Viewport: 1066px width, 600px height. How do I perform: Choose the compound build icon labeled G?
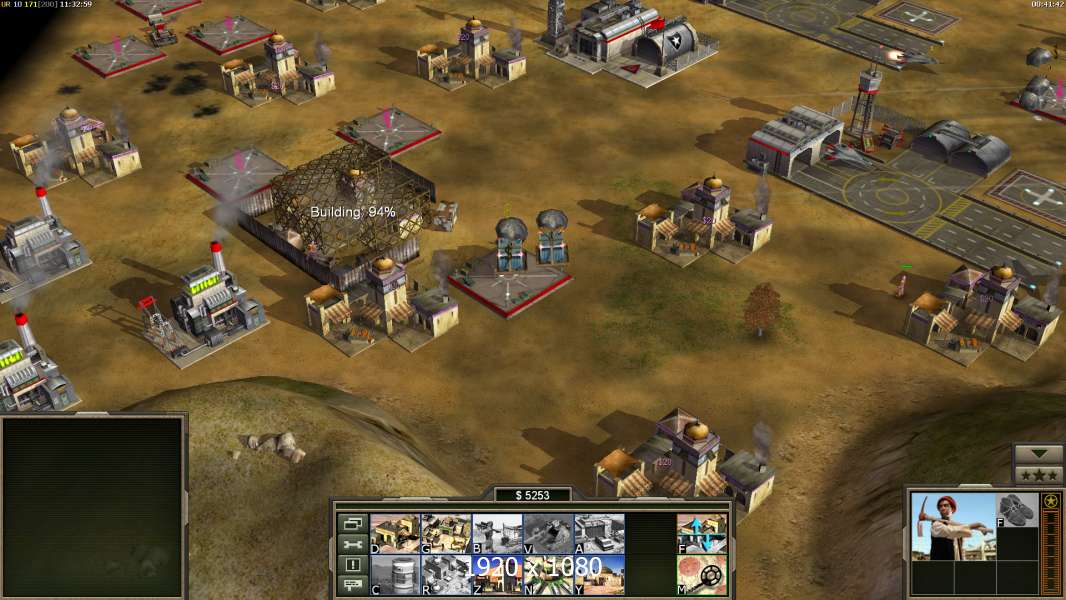click(x=446, y=533)
